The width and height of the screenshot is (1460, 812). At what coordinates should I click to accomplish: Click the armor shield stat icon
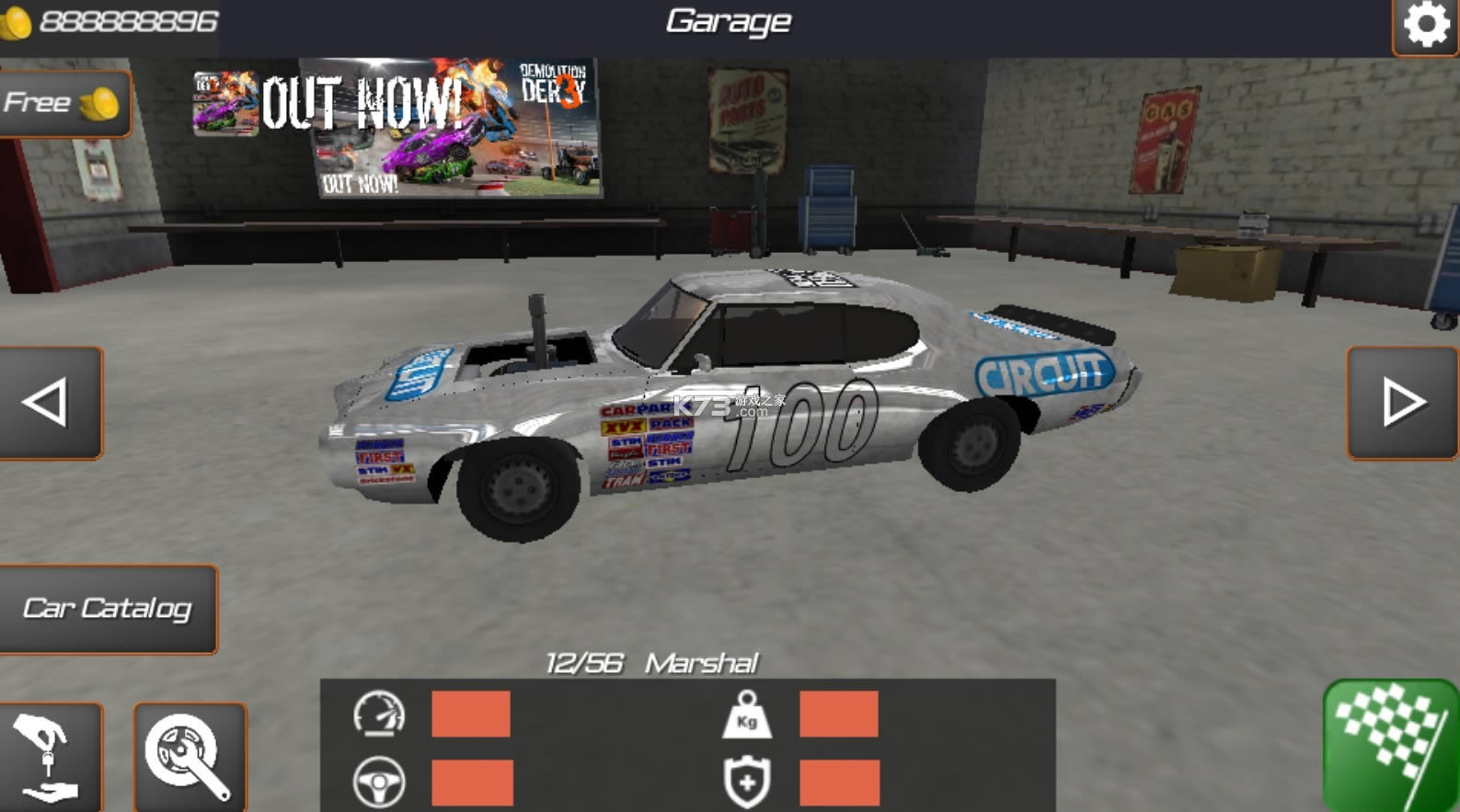(747, 782)
